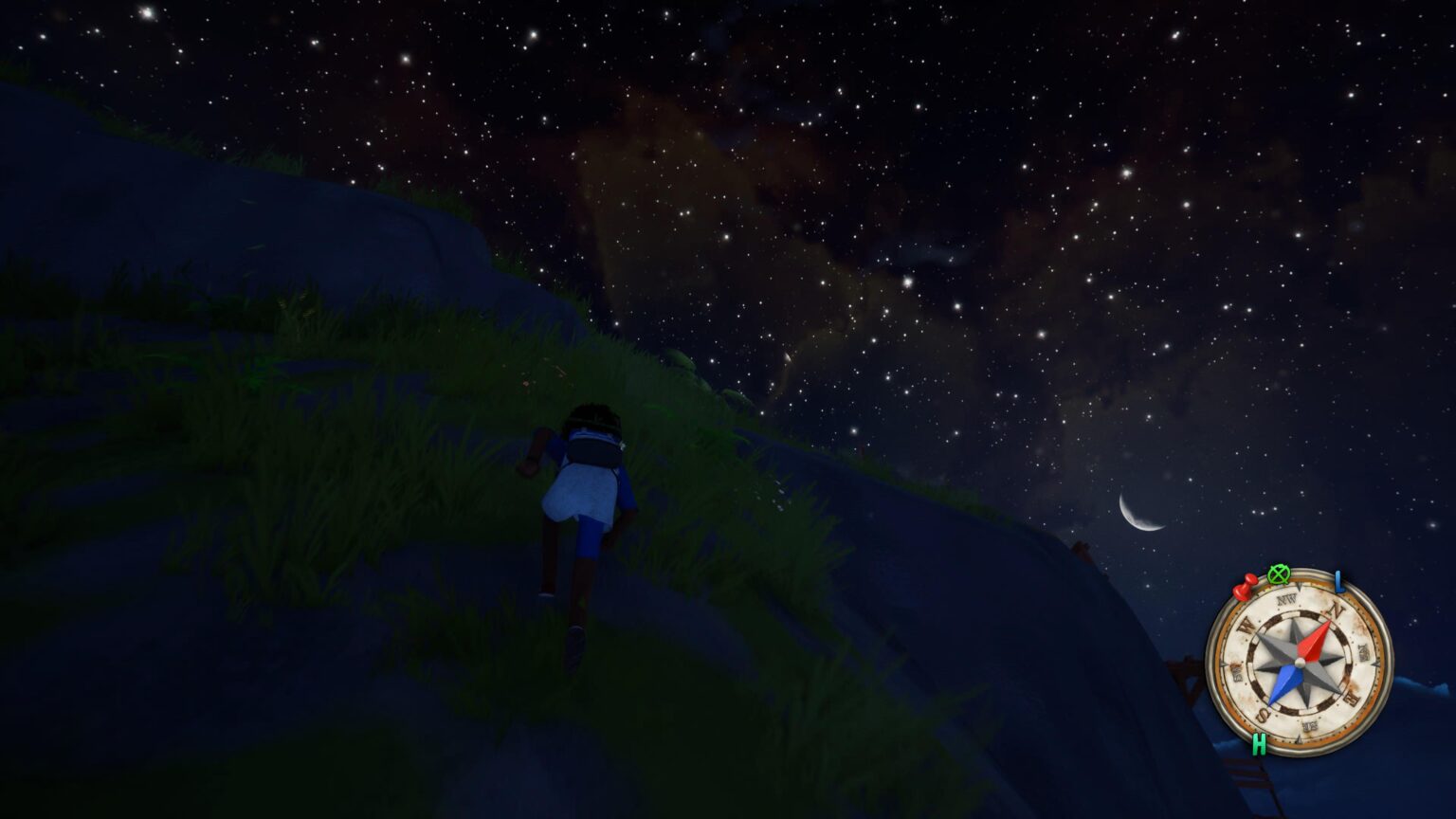Click the NW marking on the compass face
1456x819 pixels.
[x=1286, y=598]
